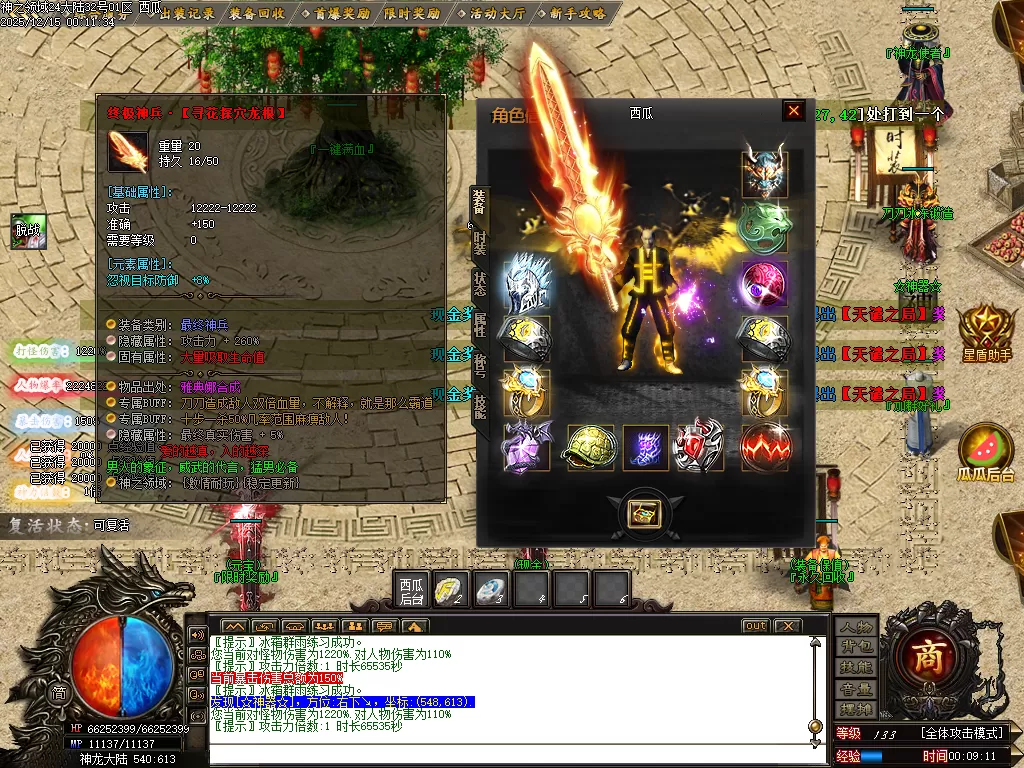Open the 装备回收 equipment recycle menu
The height and width of the screenshot is (768, 1024).
click(x=256, y=13)
